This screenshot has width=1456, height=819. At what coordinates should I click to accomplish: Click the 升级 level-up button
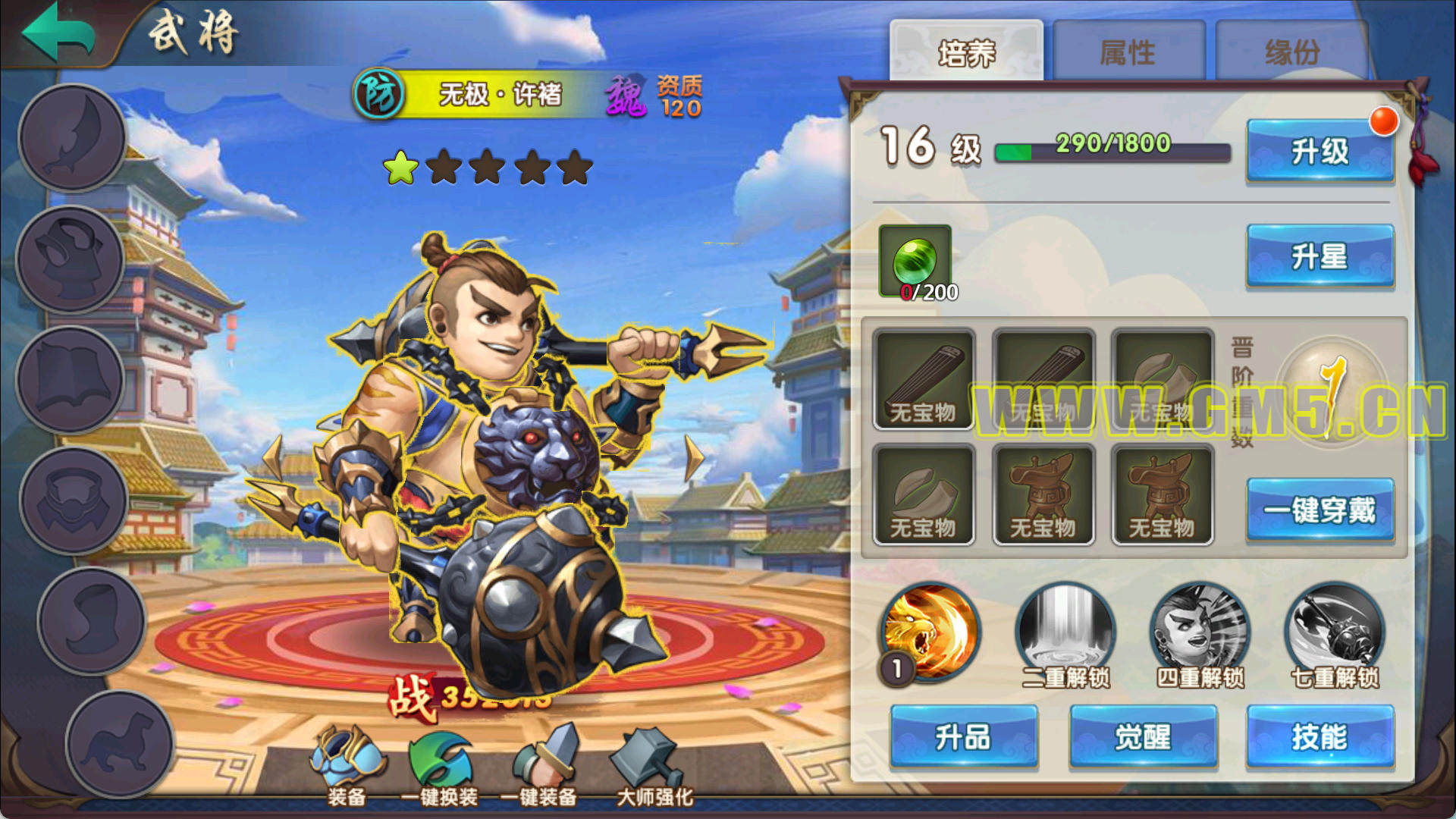(1320, 151)
